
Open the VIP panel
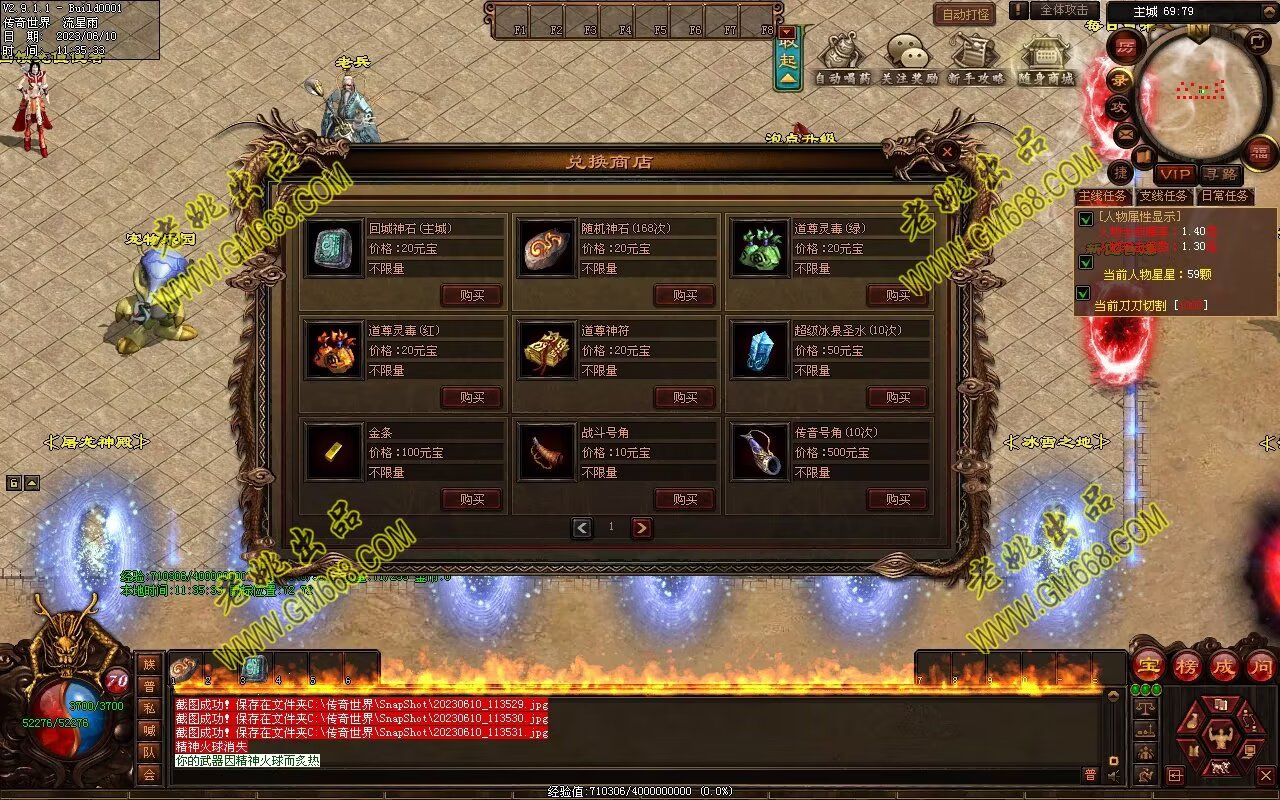tap(1174, 174)
